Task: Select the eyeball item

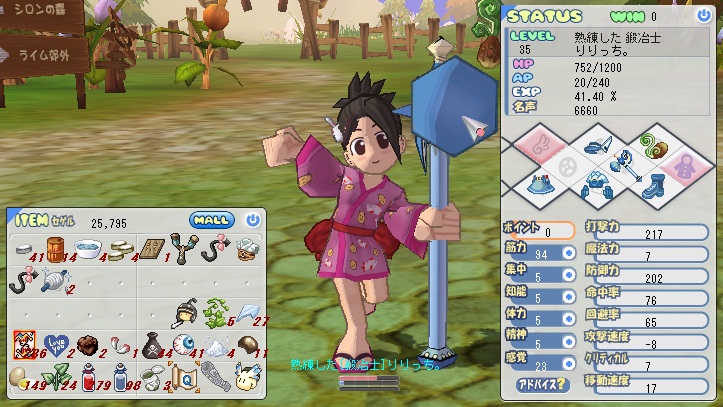Action: (x=183, y=345)
